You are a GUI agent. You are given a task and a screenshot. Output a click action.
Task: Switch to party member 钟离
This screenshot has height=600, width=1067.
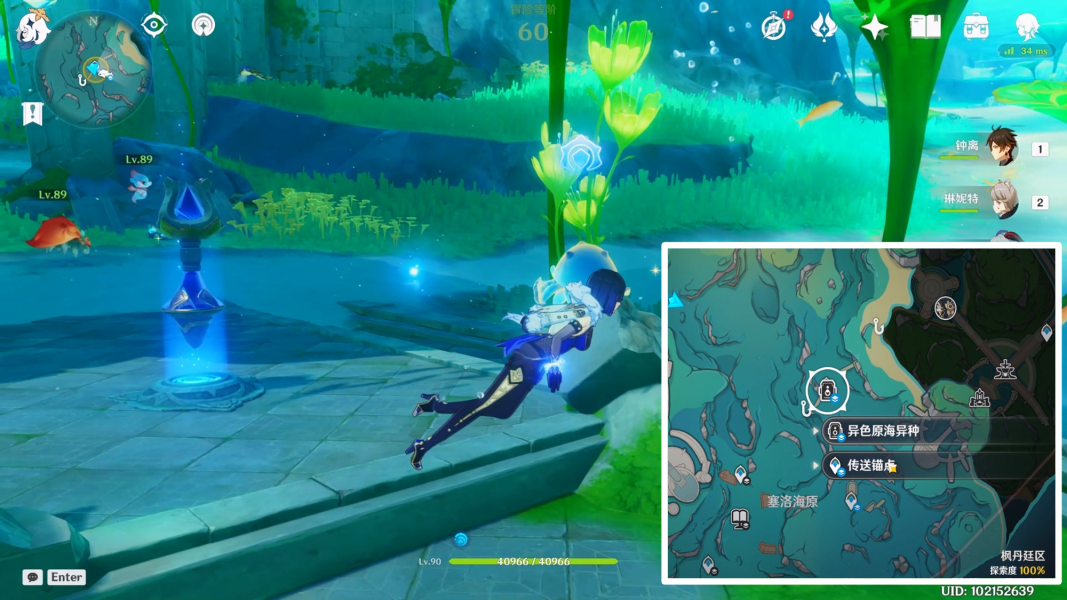click(1000, 148)
